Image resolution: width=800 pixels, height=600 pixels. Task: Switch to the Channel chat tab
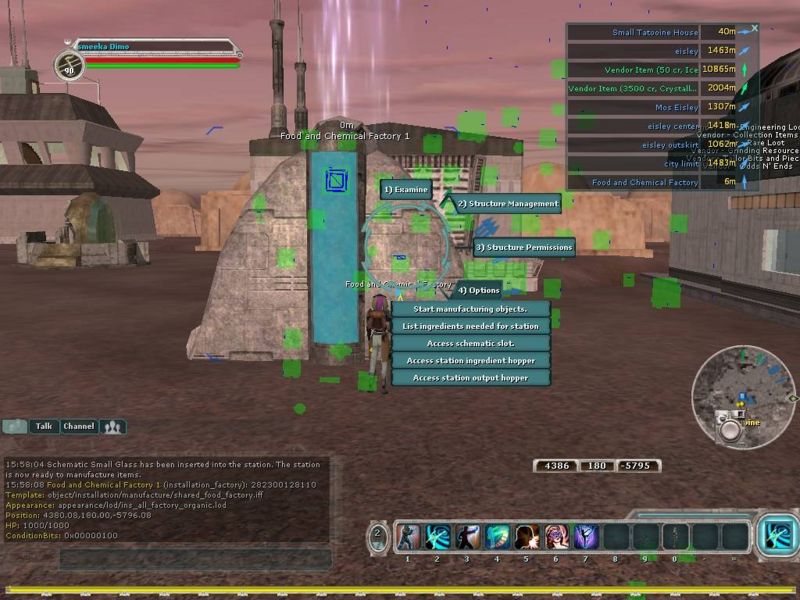pos(78,426)
